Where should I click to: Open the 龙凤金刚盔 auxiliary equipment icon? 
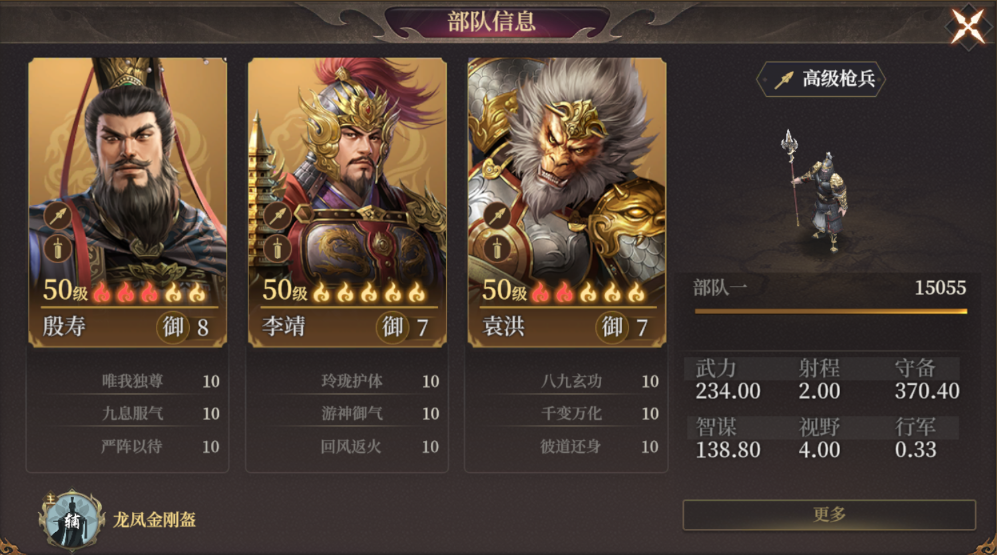pyautogui.click(x=71, y=519)
